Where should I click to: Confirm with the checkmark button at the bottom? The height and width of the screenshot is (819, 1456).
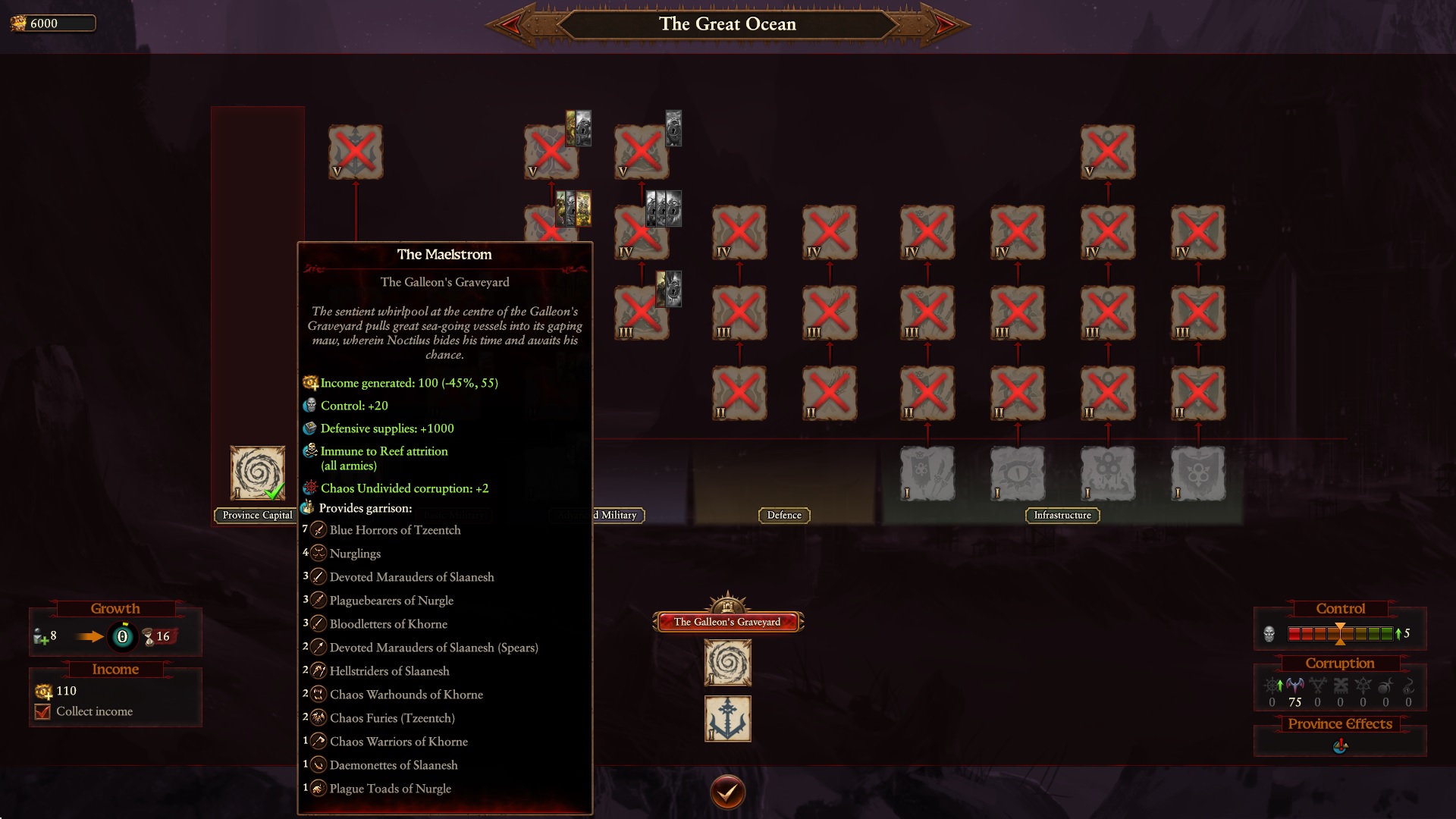pyautogui.click(x=727, y=791)
